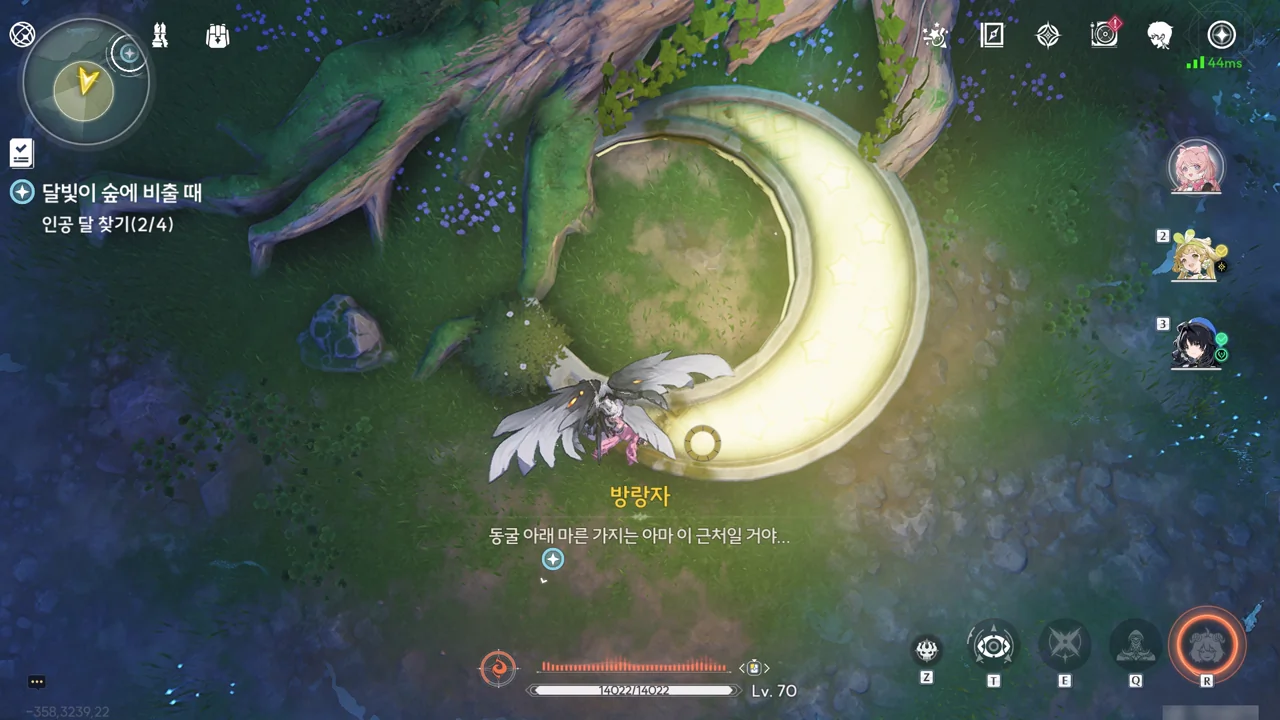Open the circled star main menu

[x=1221, y=35]
